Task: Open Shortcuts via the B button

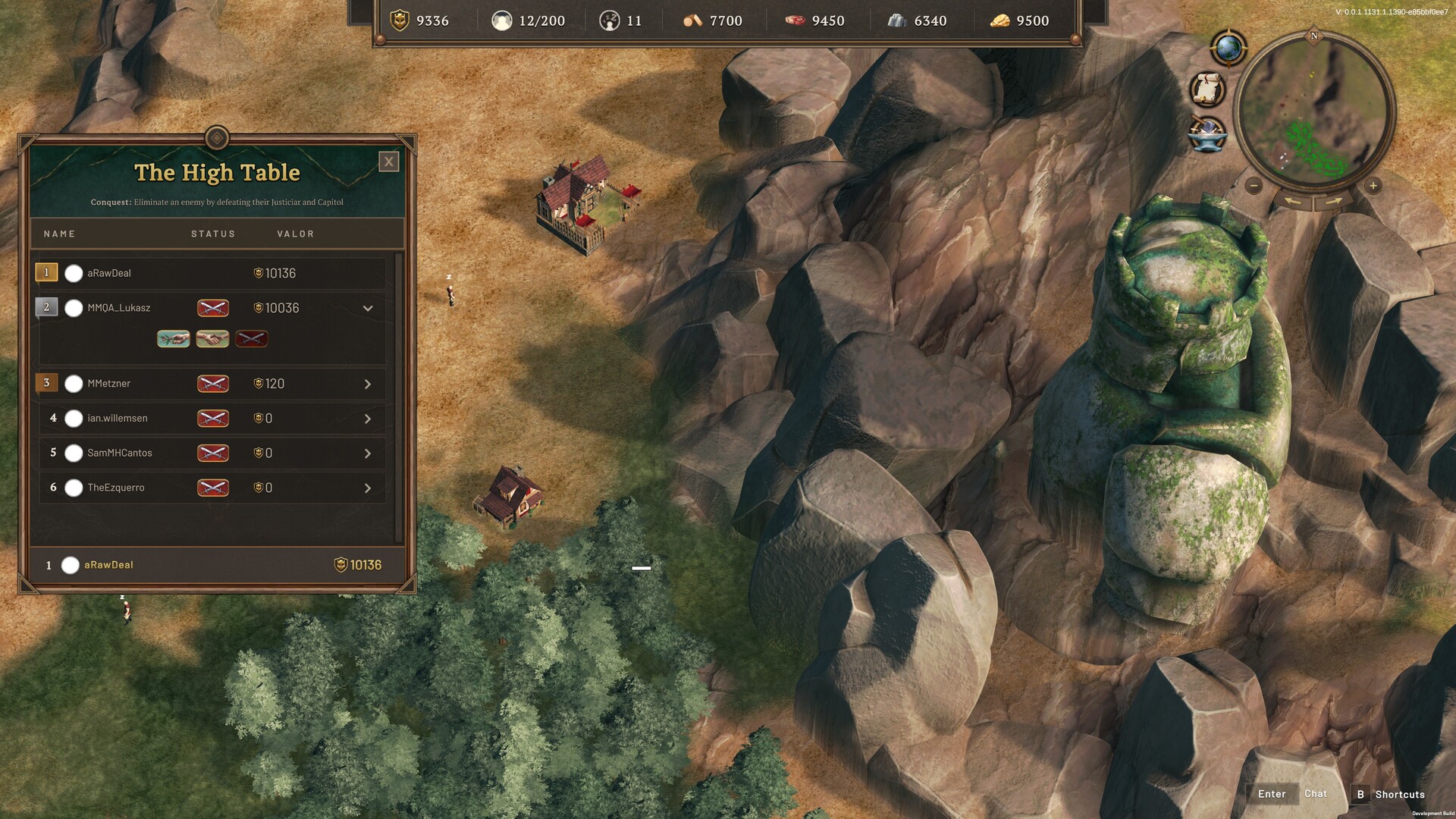Action: pyautogui.click(x=1361, y=793)
